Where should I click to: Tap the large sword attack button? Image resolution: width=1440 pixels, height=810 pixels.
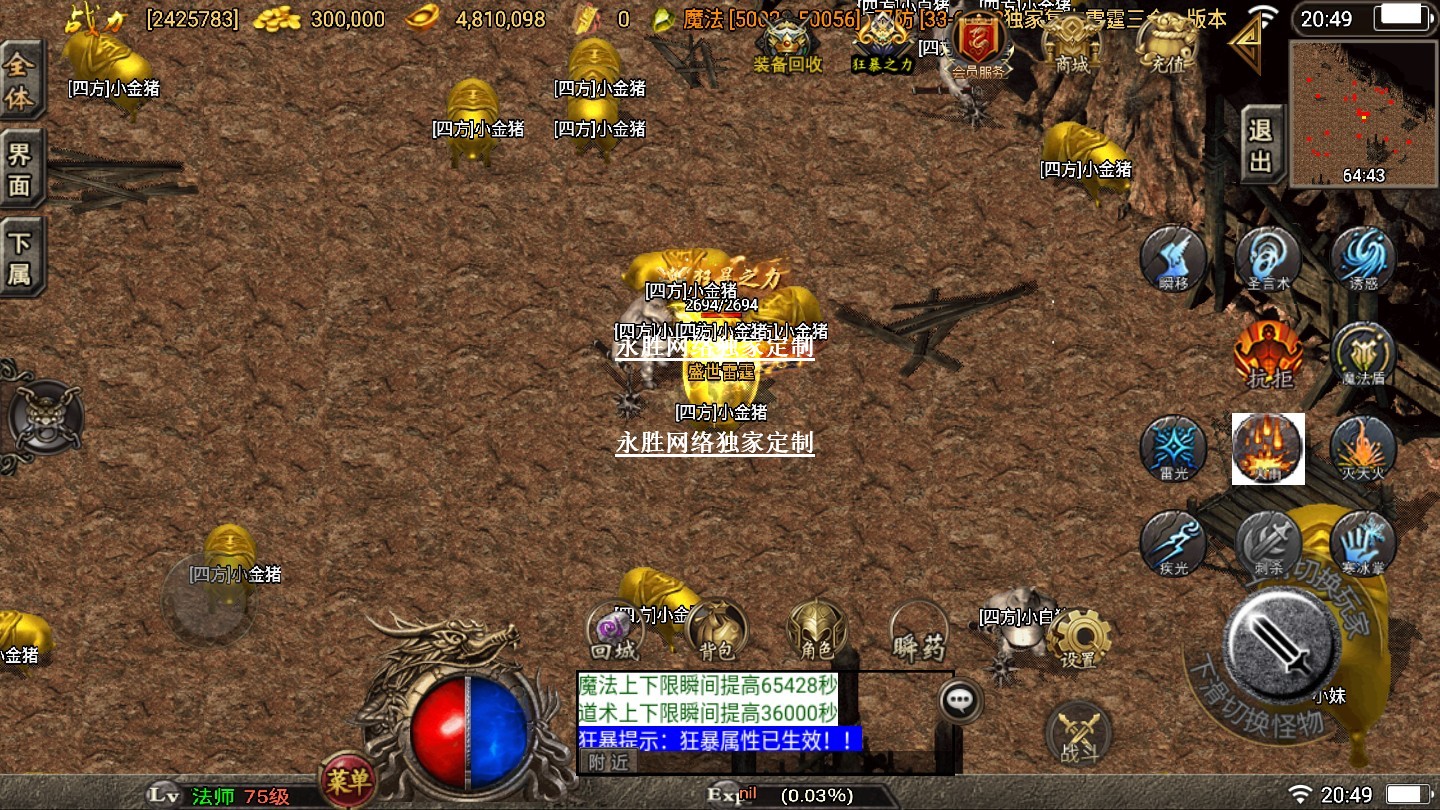[1282, 641]
